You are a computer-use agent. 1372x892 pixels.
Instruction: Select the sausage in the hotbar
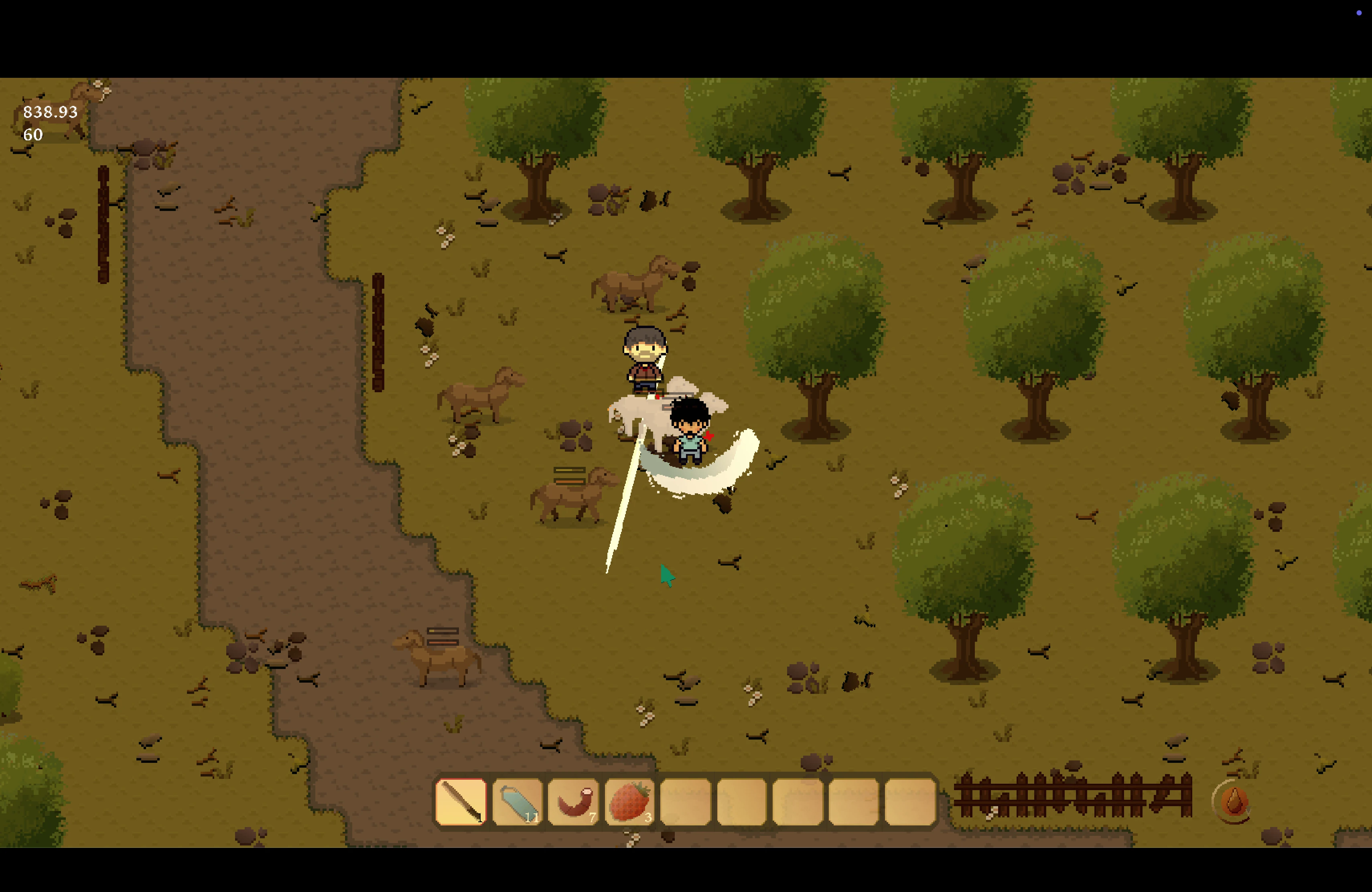pos(573,801)
